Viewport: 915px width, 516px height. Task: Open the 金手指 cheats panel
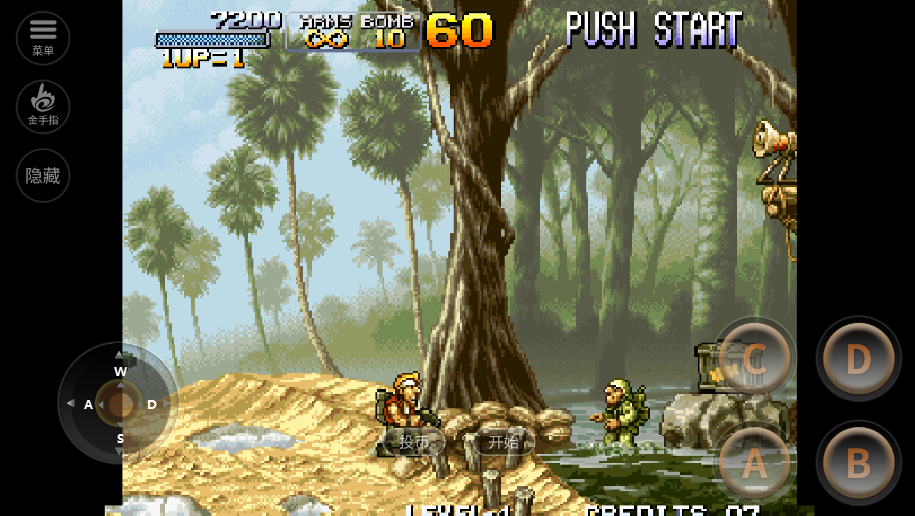point(43,106)
